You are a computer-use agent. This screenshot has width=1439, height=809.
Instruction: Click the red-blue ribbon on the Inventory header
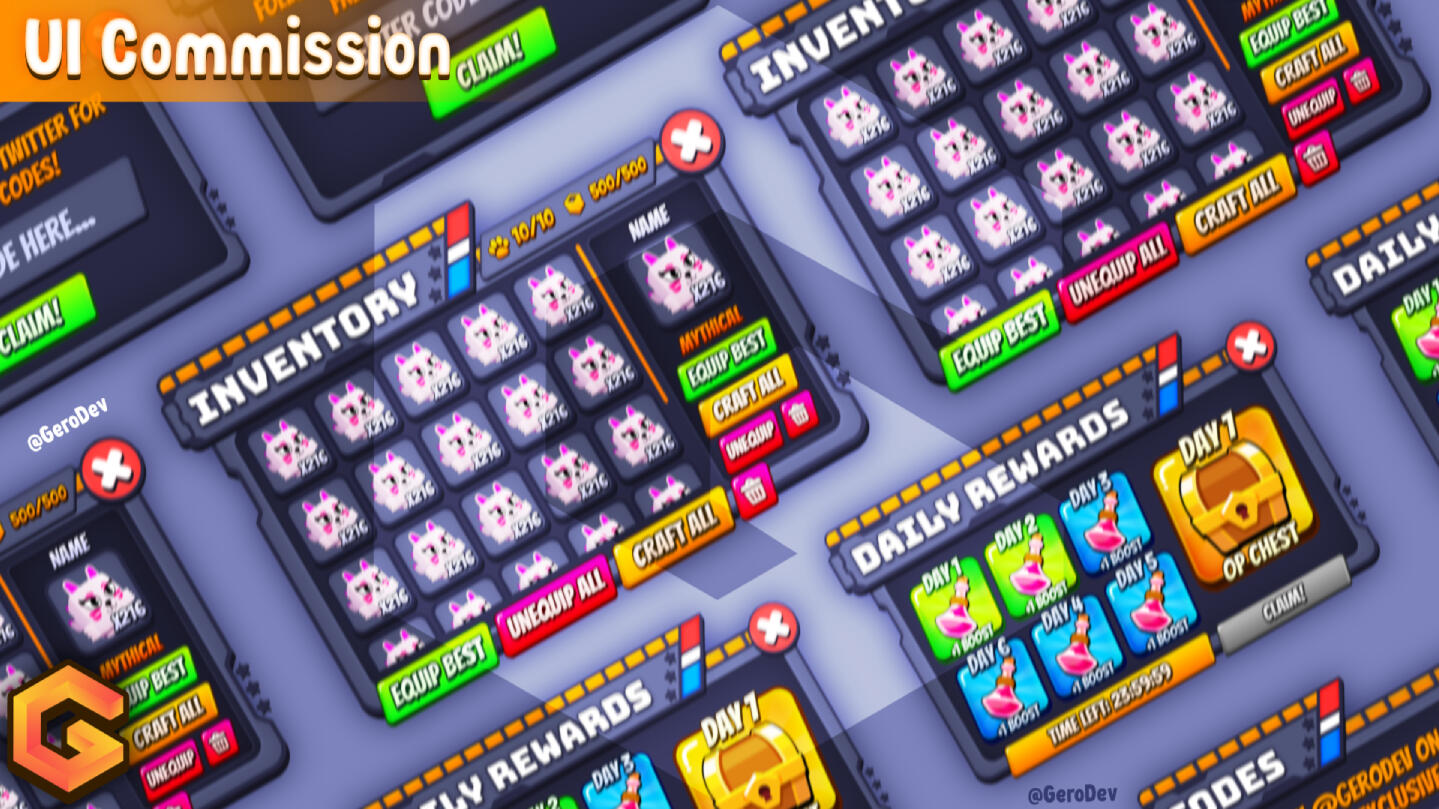[x=460, y=245]
